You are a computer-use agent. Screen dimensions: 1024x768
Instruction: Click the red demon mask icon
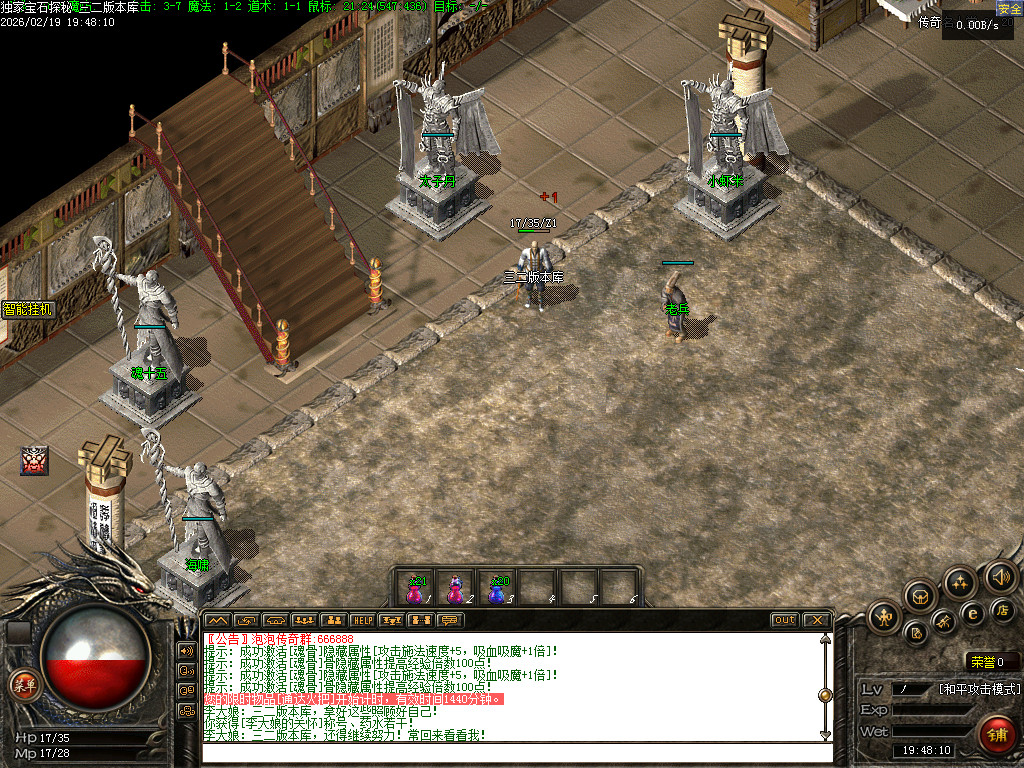(34, 460)
